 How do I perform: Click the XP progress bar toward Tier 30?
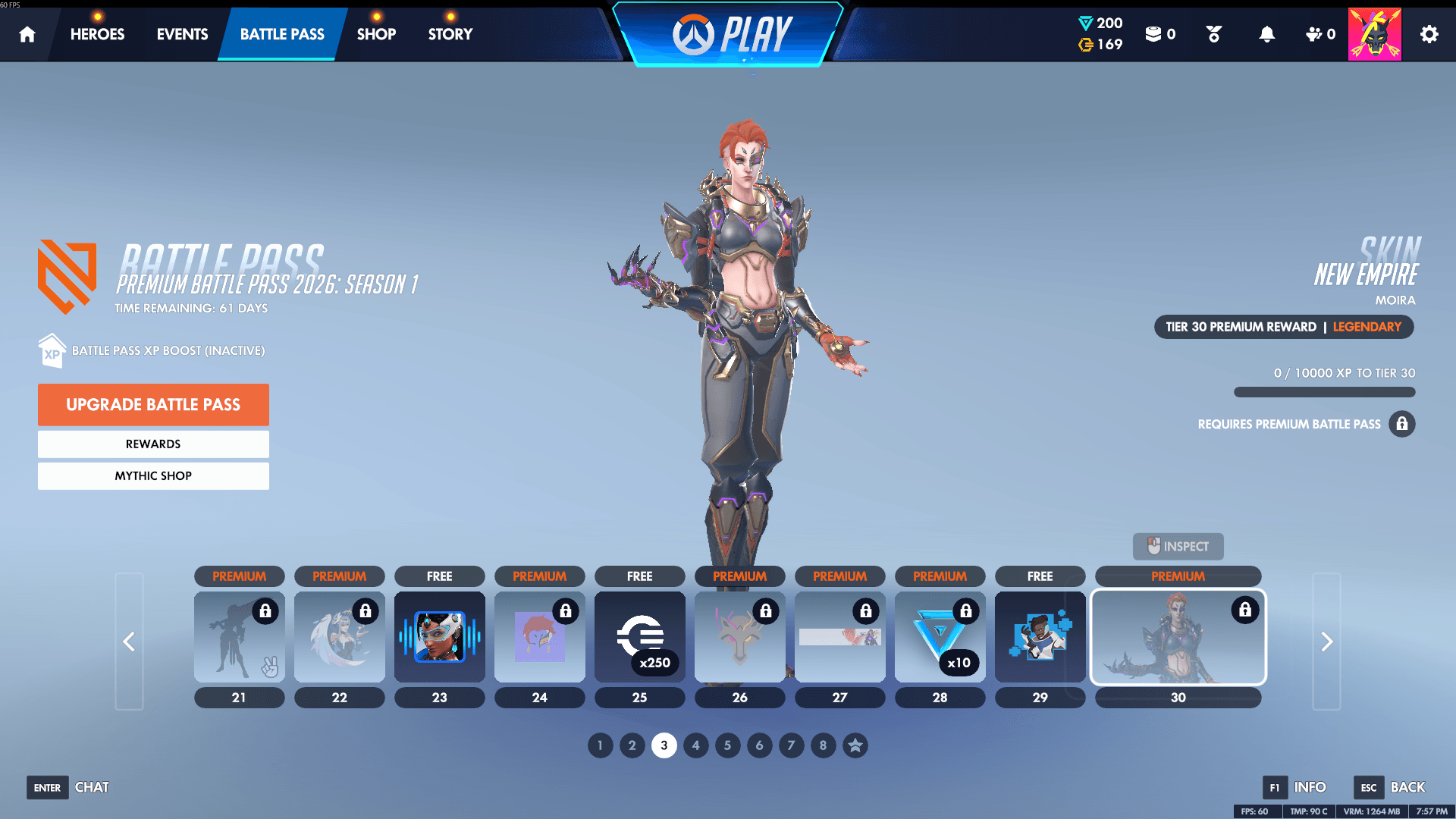[1324, 392]
